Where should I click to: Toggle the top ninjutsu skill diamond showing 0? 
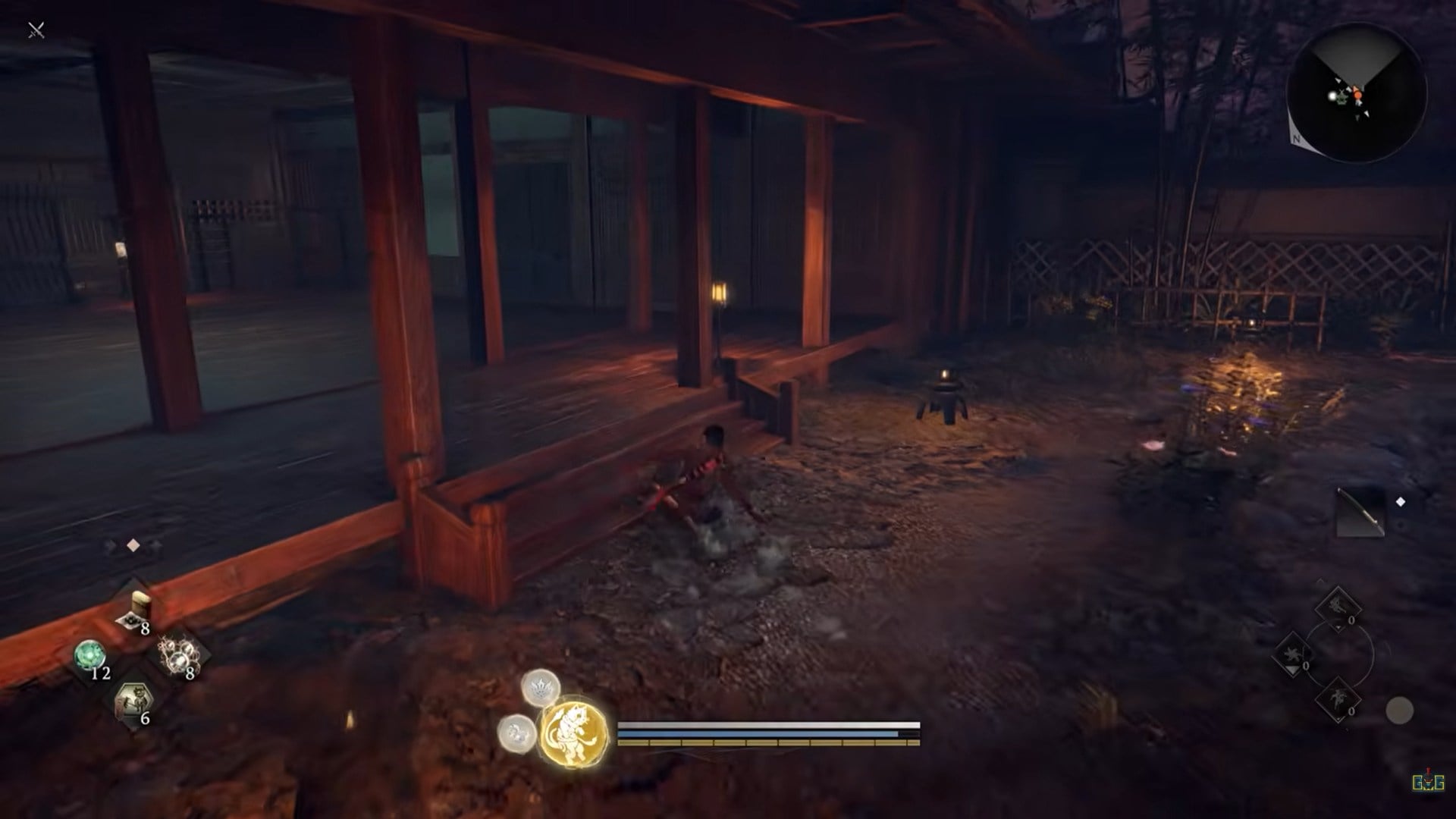click(x=1338, y=607)
